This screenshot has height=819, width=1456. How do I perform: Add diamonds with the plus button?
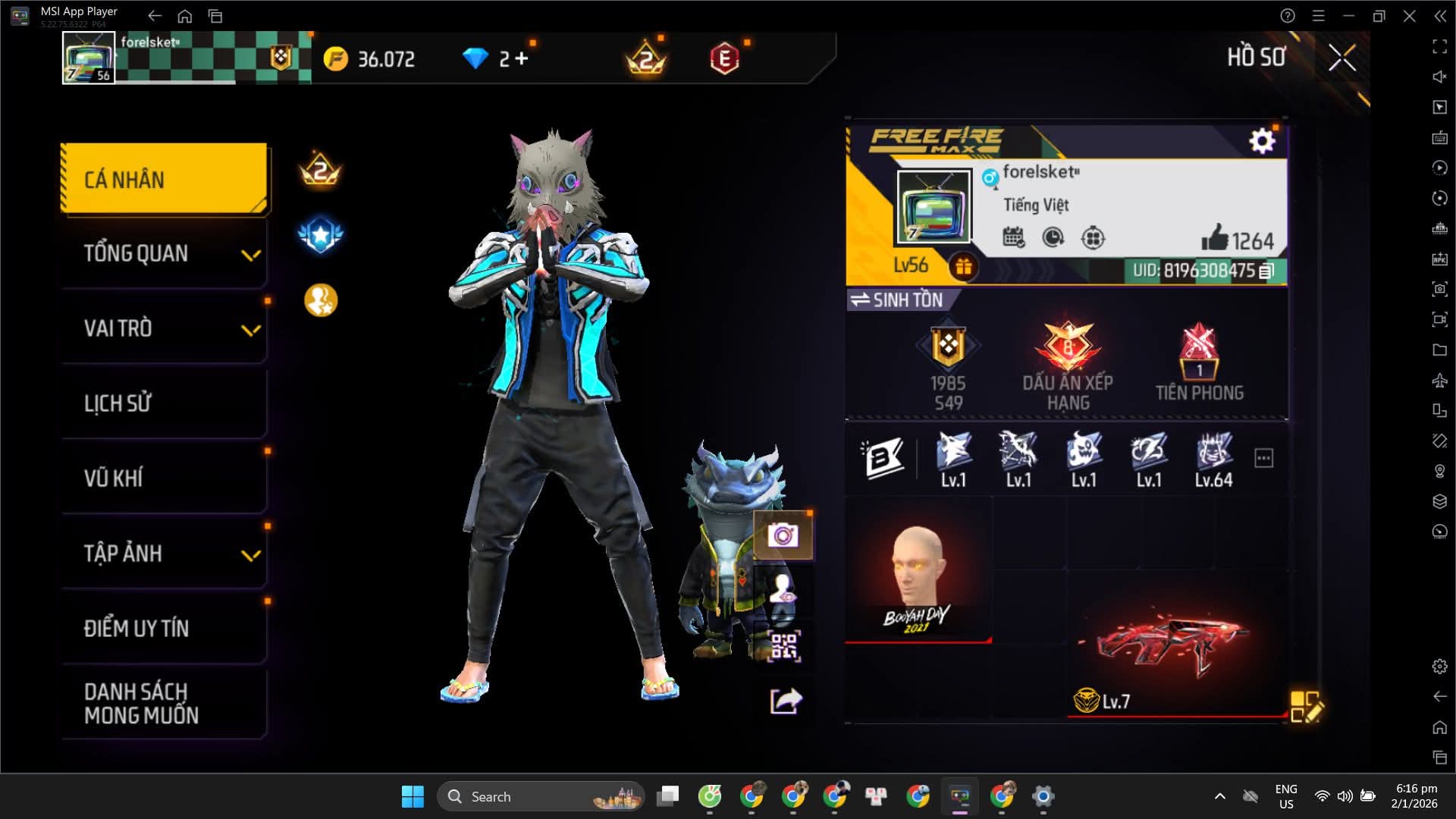point(521,58)
